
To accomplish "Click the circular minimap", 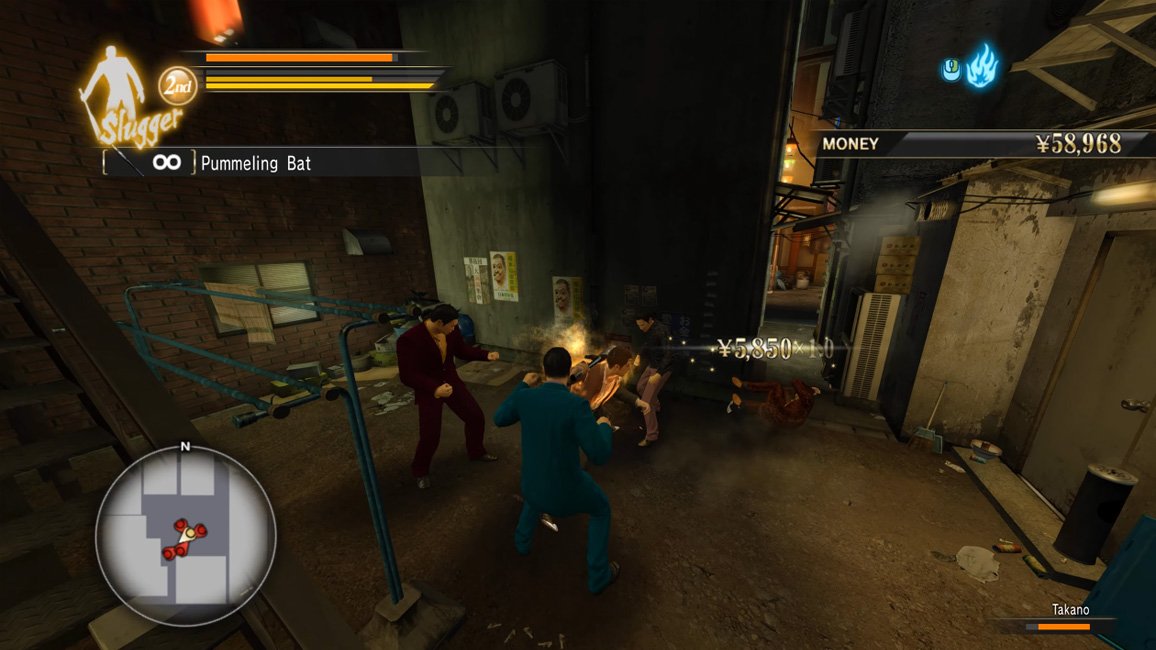I will coord(185,535).
